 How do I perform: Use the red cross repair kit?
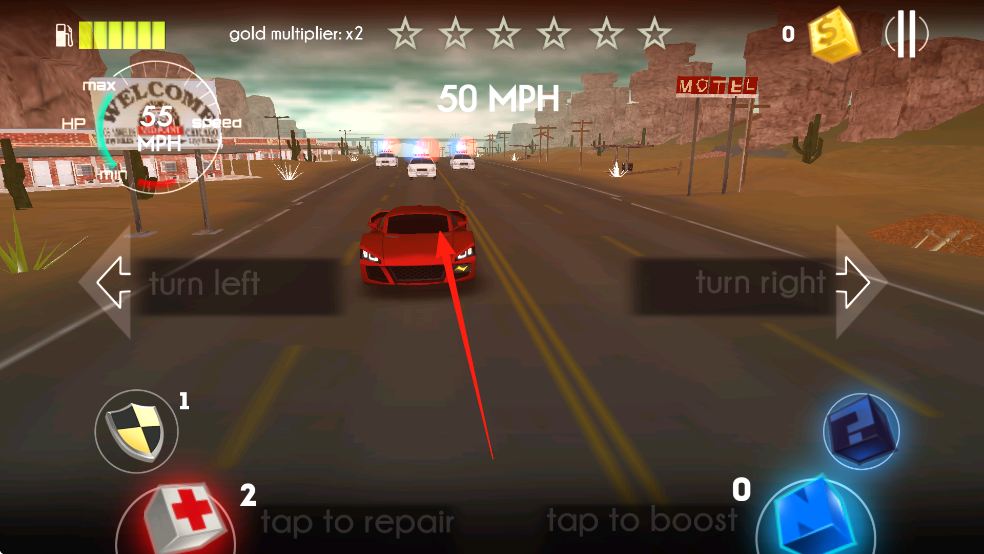(x=178, y=520)
